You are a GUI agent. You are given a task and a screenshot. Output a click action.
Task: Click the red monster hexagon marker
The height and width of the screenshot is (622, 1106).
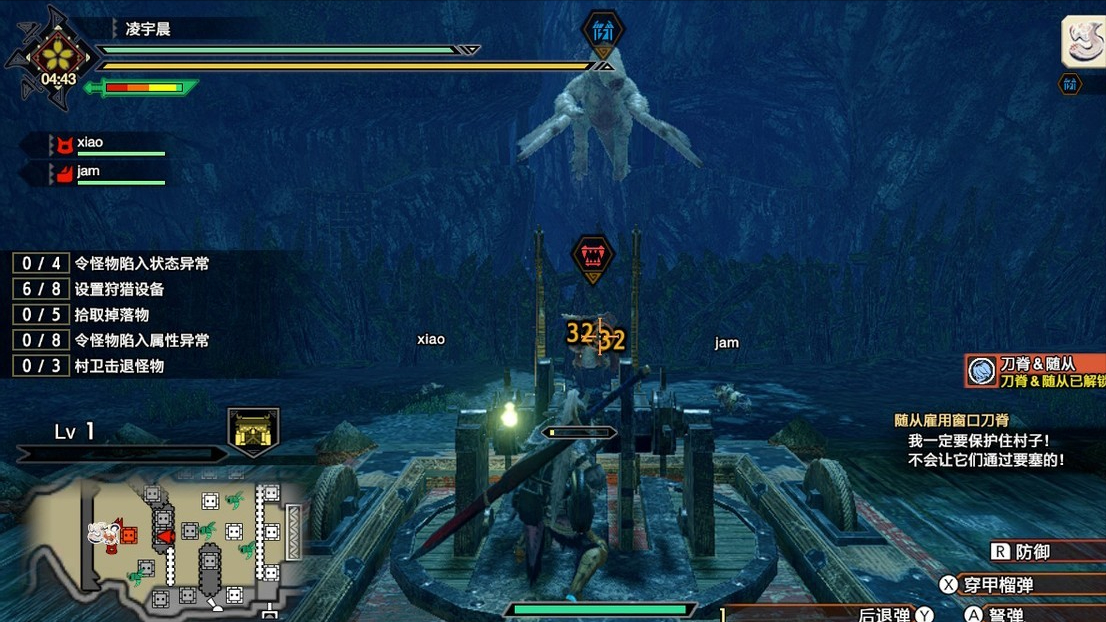592,257
